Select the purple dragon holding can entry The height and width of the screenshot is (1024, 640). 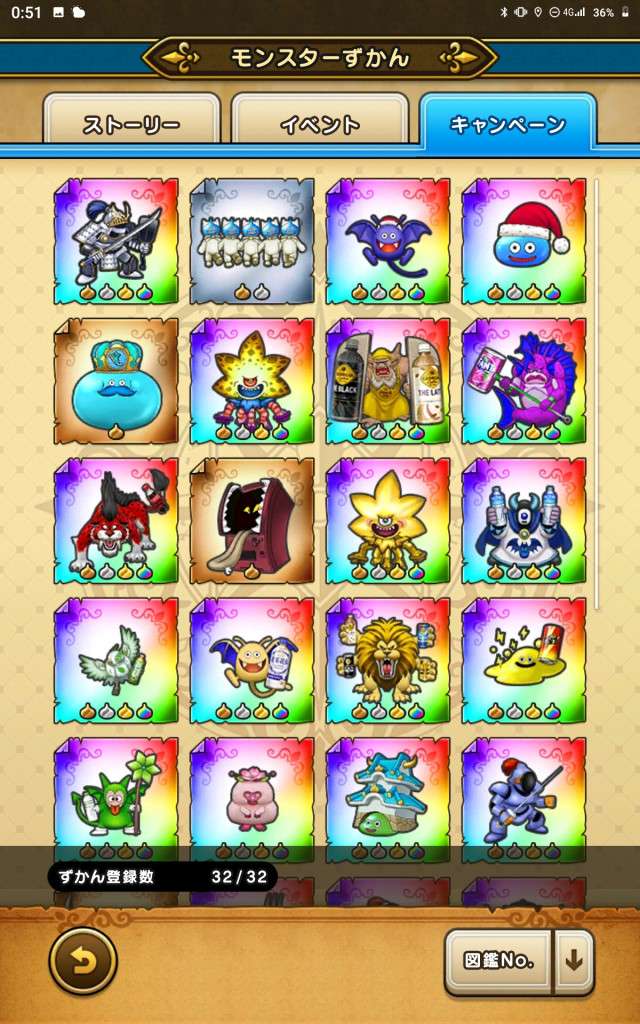(x=524, y=381)
